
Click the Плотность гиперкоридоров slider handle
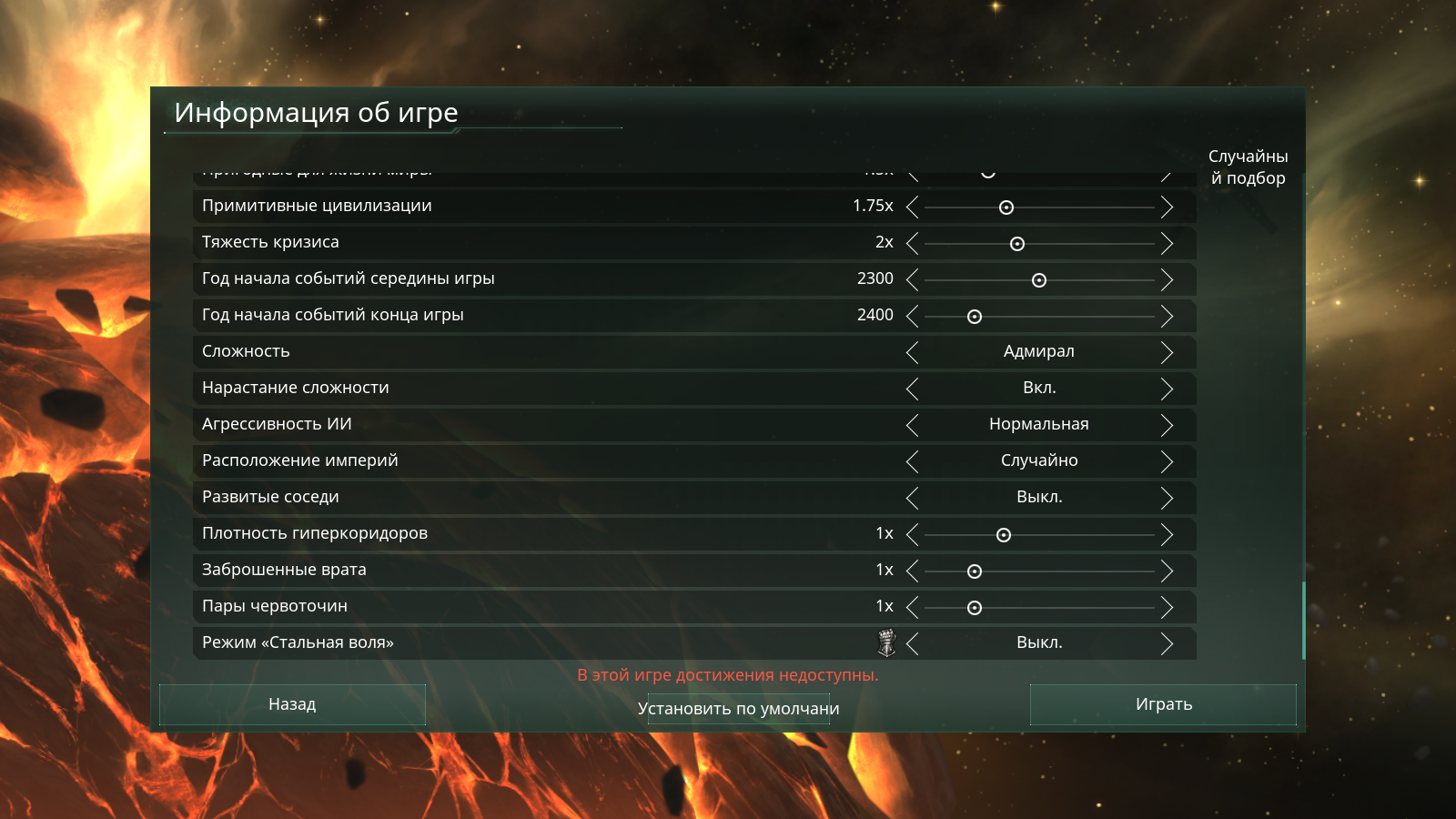click(x=1004, y=535)
